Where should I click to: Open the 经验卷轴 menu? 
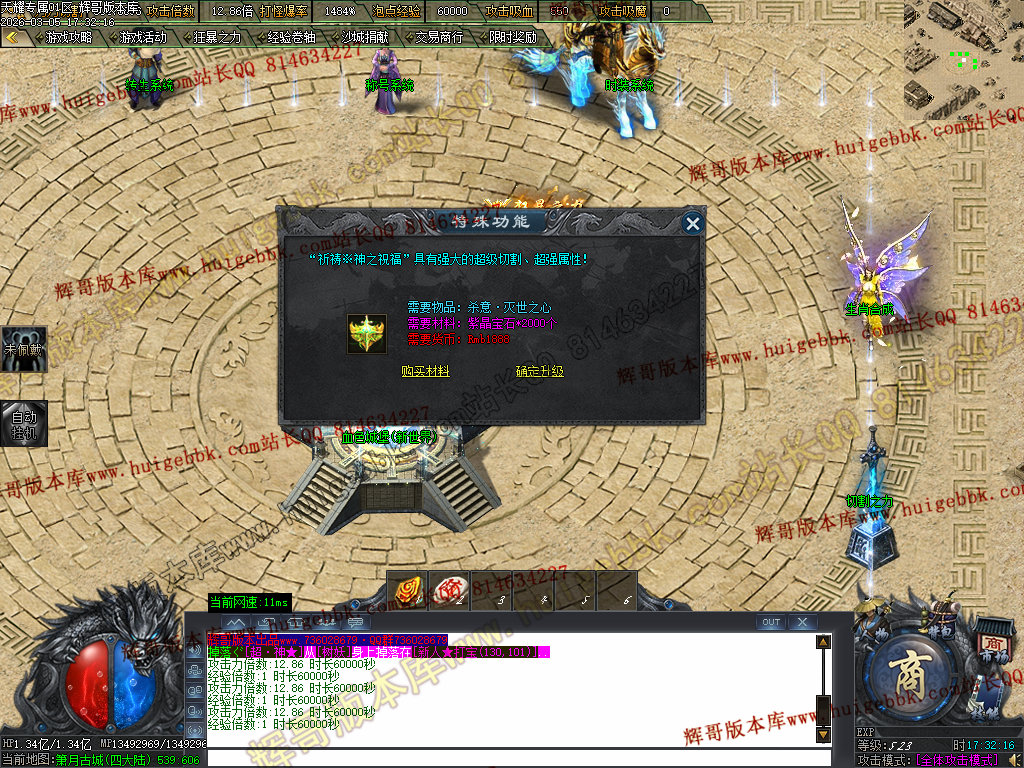290,37
